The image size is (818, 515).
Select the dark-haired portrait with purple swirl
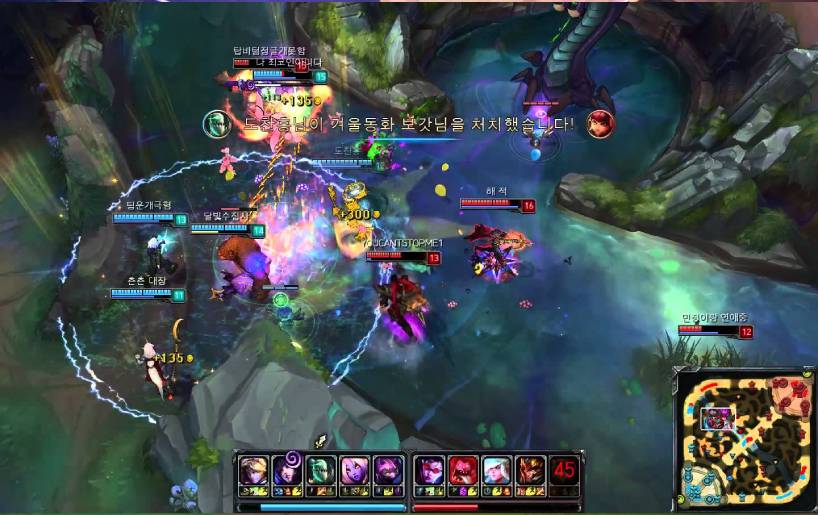click(286, 470)
